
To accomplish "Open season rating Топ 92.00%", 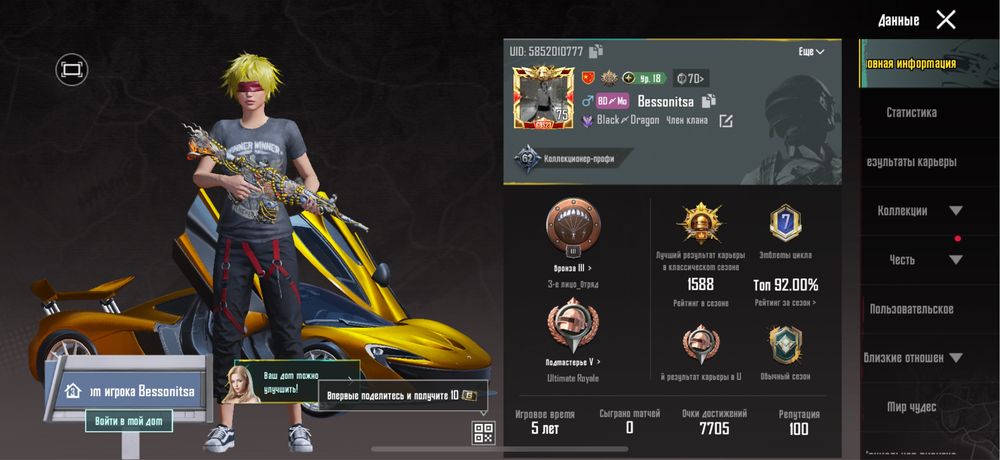I will coord(785,285).
